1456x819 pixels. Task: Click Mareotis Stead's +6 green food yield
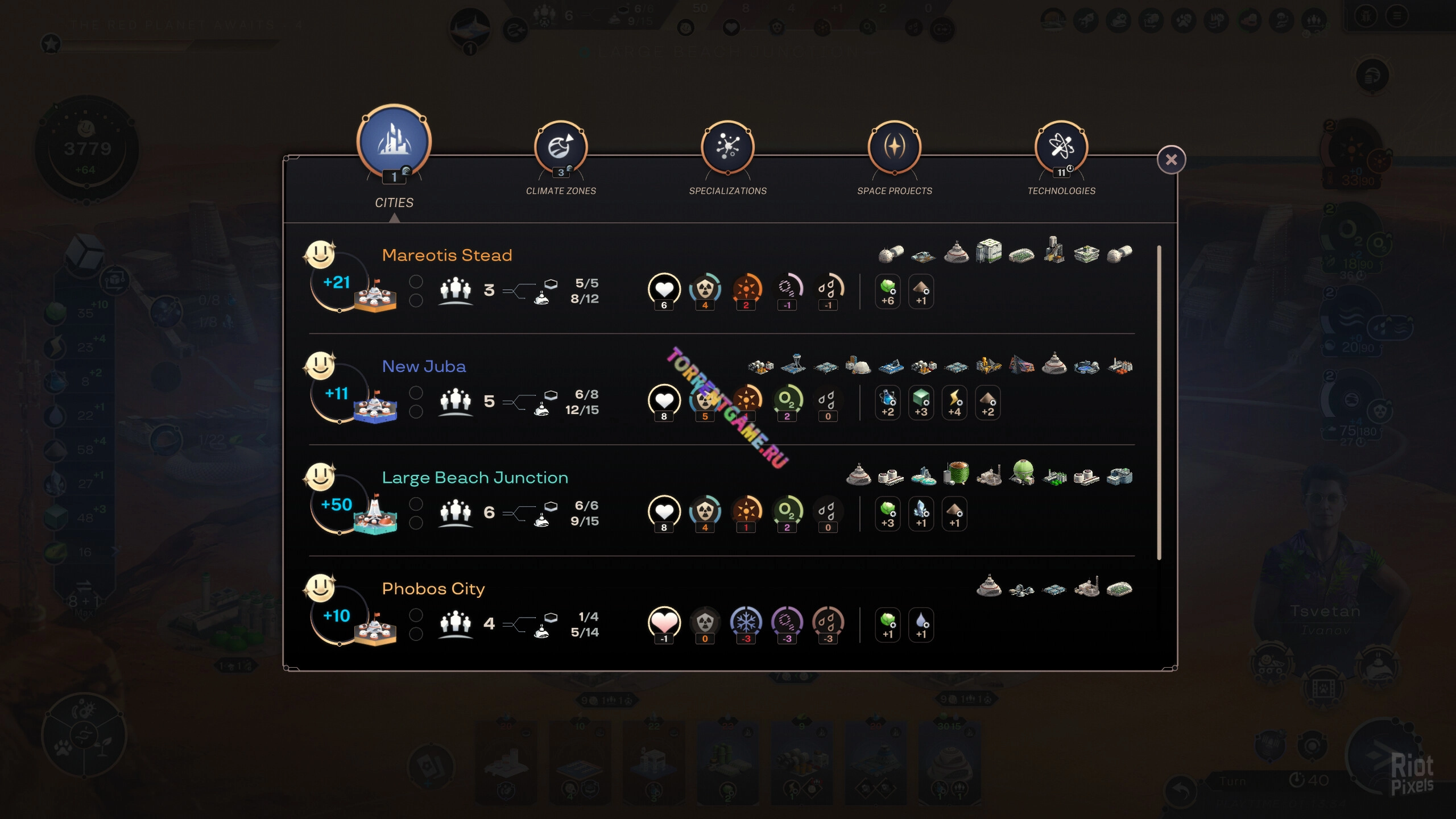(888, 291)
